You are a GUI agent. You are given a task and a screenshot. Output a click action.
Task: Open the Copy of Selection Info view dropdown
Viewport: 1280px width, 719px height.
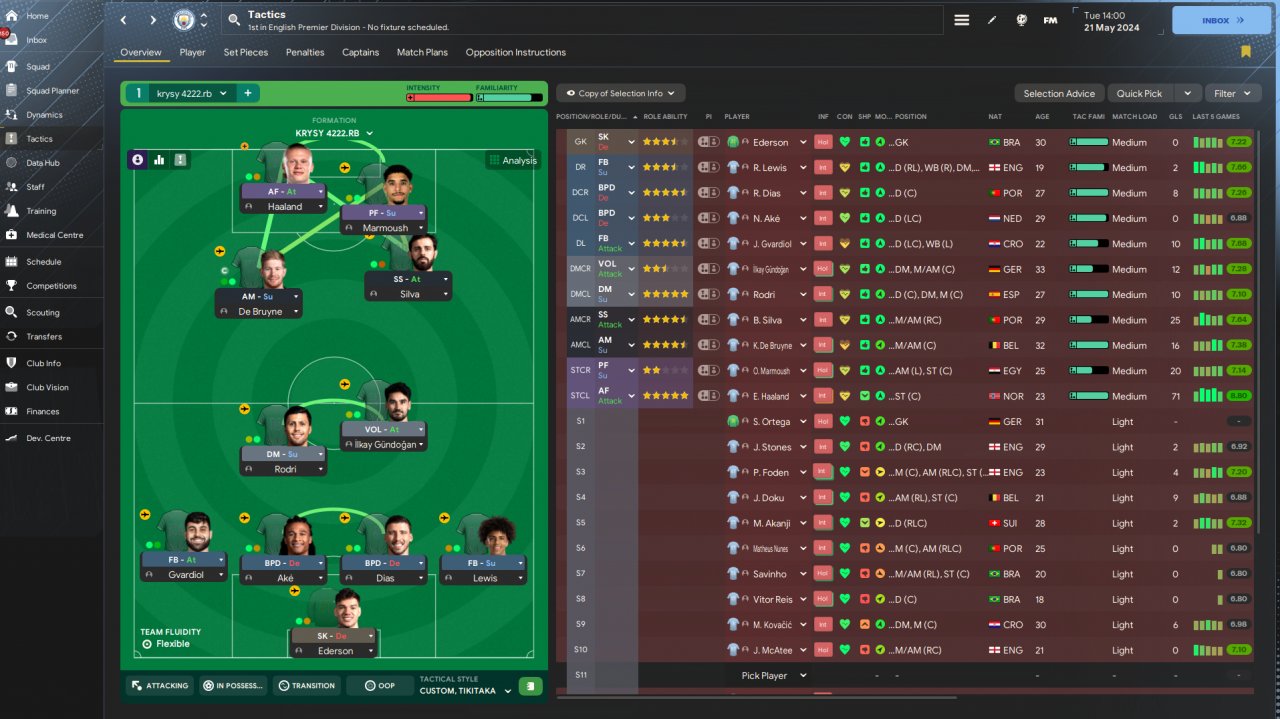click(x=620, y=93)
